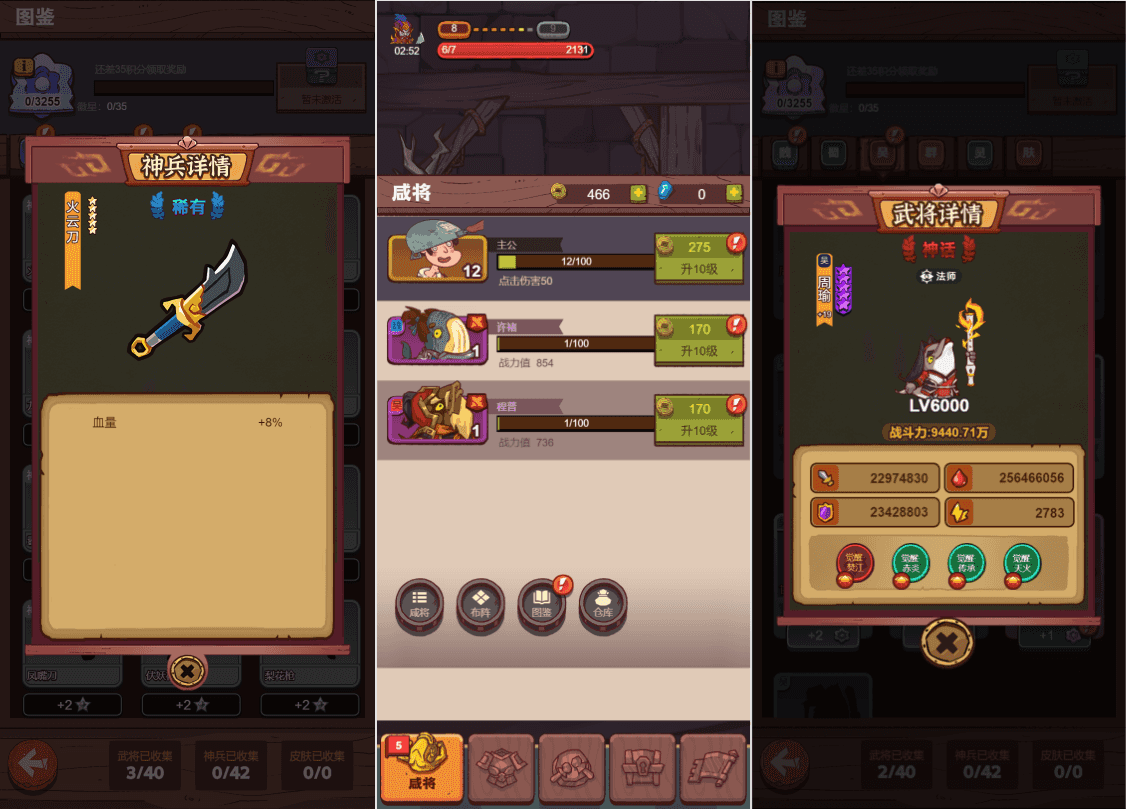Switch to the scroll tab
1126x809 pixels.
coord(714,768)
